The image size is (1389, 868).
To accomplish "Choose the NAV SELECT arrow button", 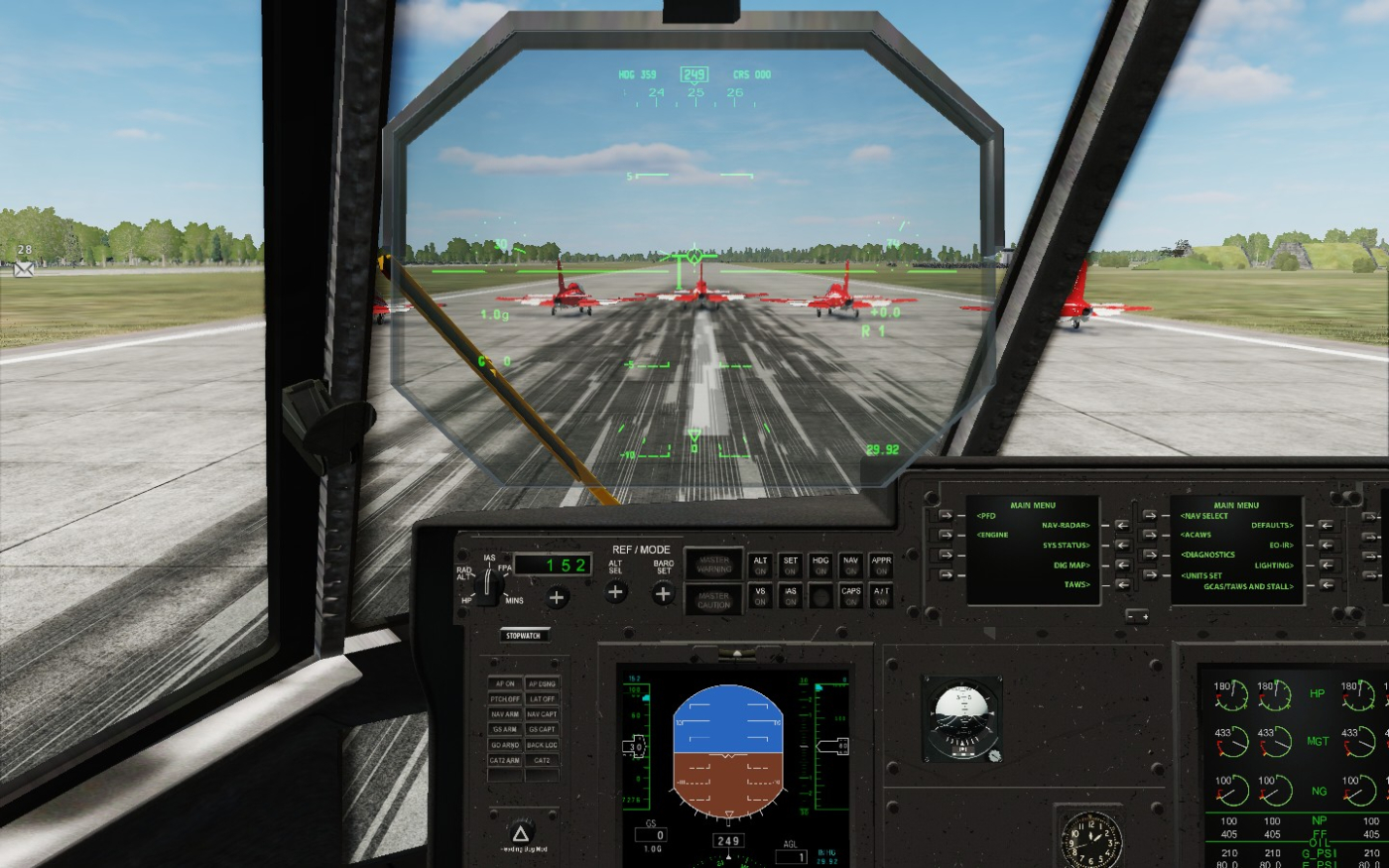I will pyautogui.click(x=1149, y=516).
